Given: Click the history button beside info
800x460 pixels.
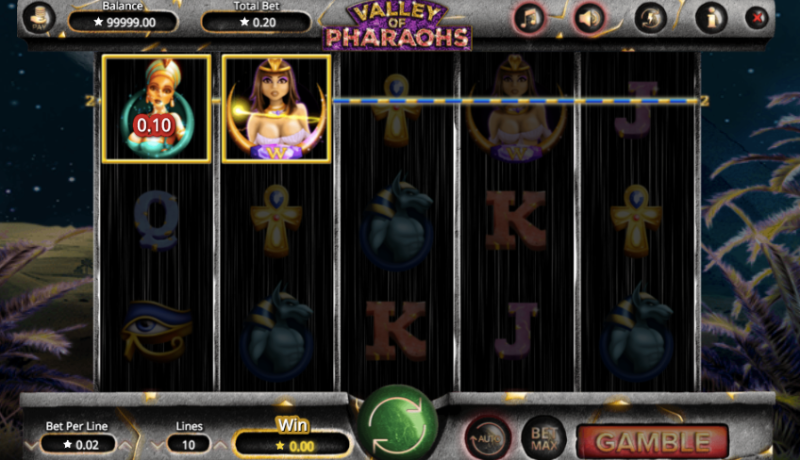Looking at the screenshot, I should pos(652,18).
